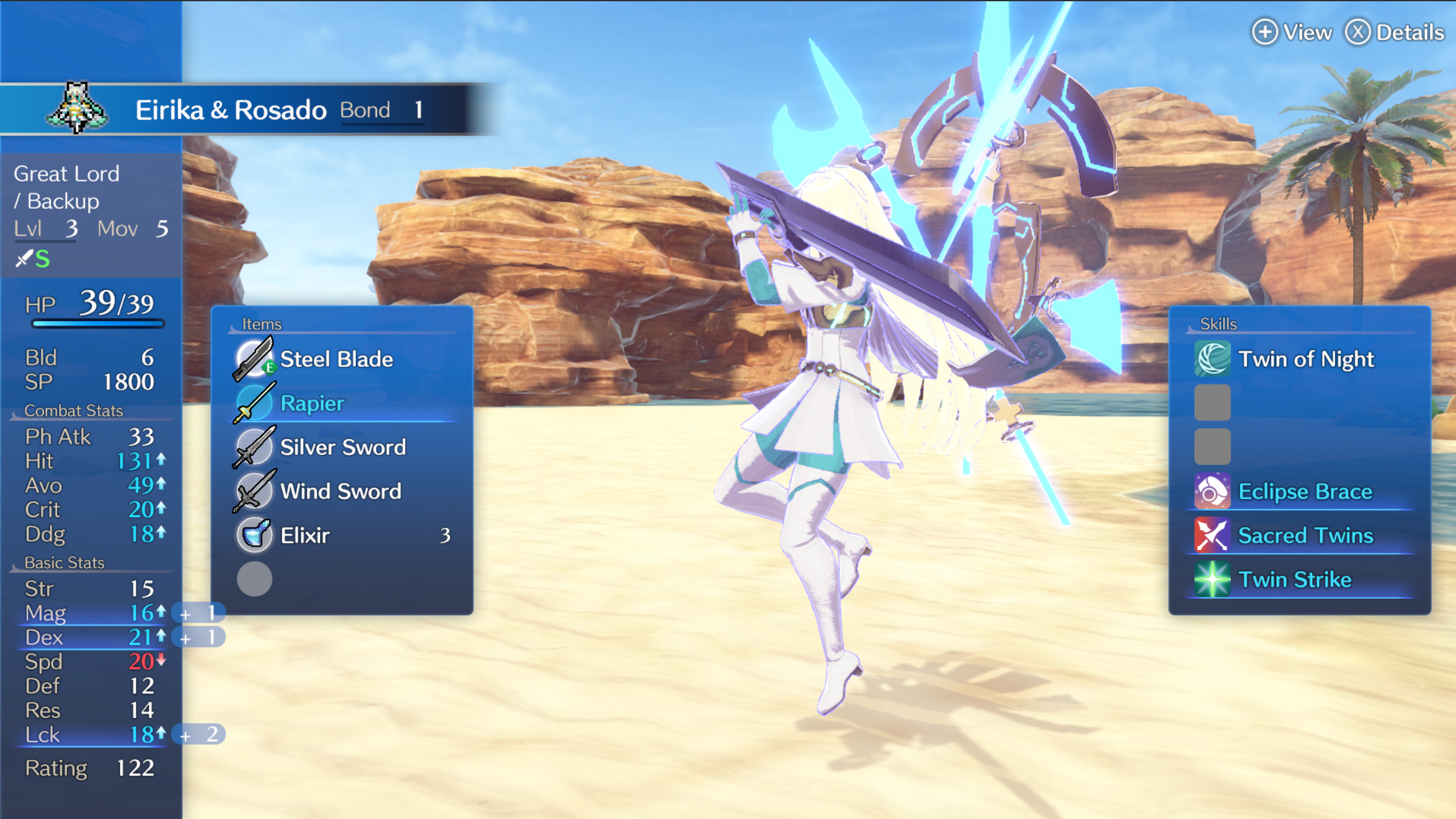The width and height of the screenshot is (1456, 819).
Task: Click the Wind Sword icon
Action: tap(254, 491)
